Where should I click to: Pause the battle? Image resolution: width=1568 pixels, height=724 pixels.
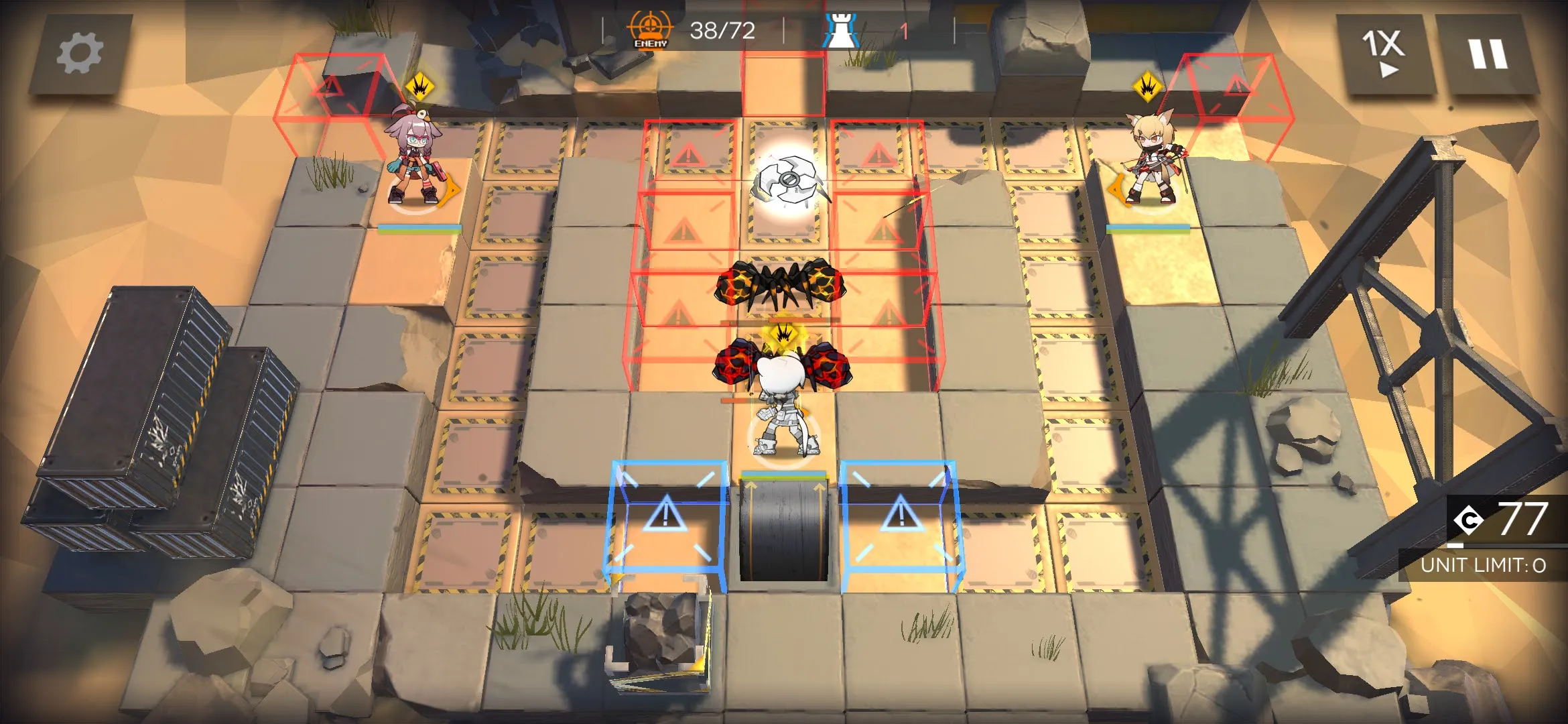pos(1488,54)
